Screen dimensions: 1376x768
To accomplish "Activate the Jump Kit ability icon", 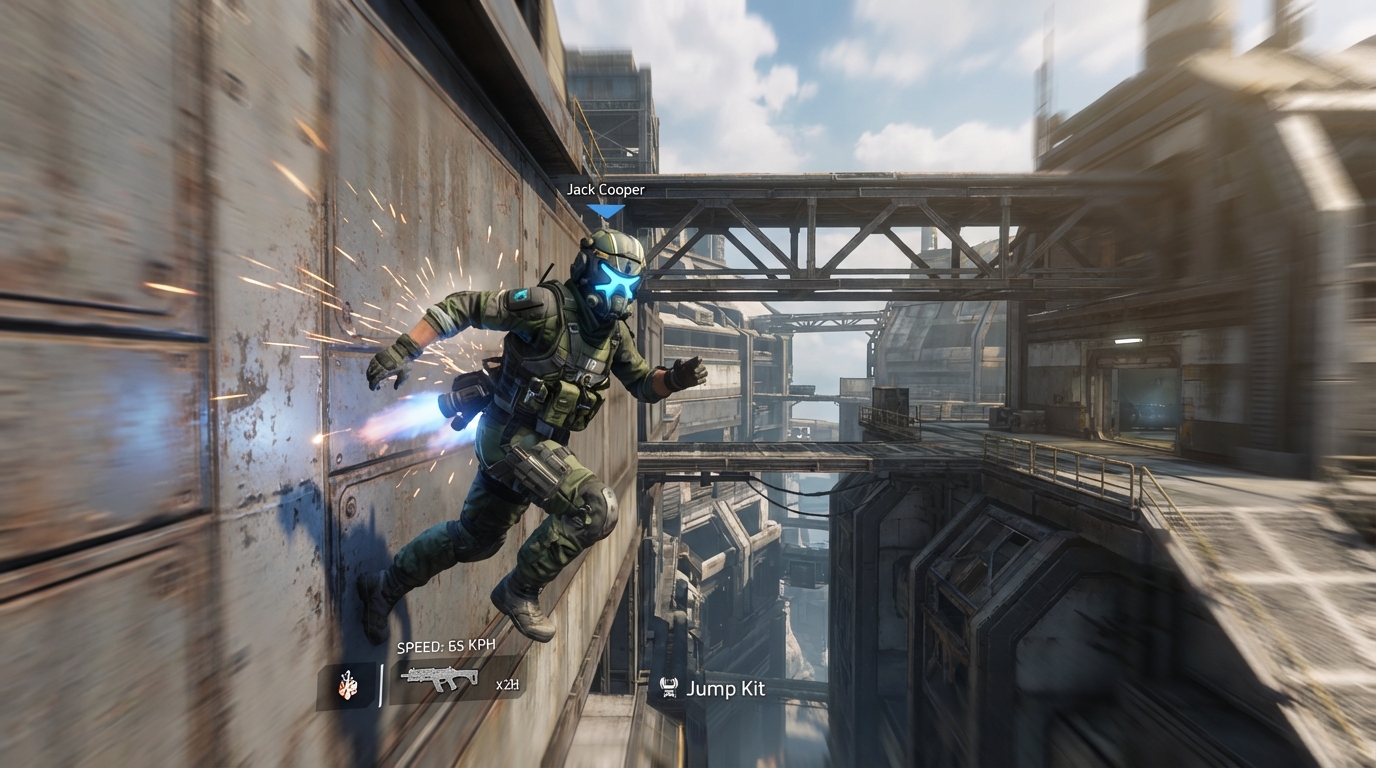I will (x=669, y=688).
